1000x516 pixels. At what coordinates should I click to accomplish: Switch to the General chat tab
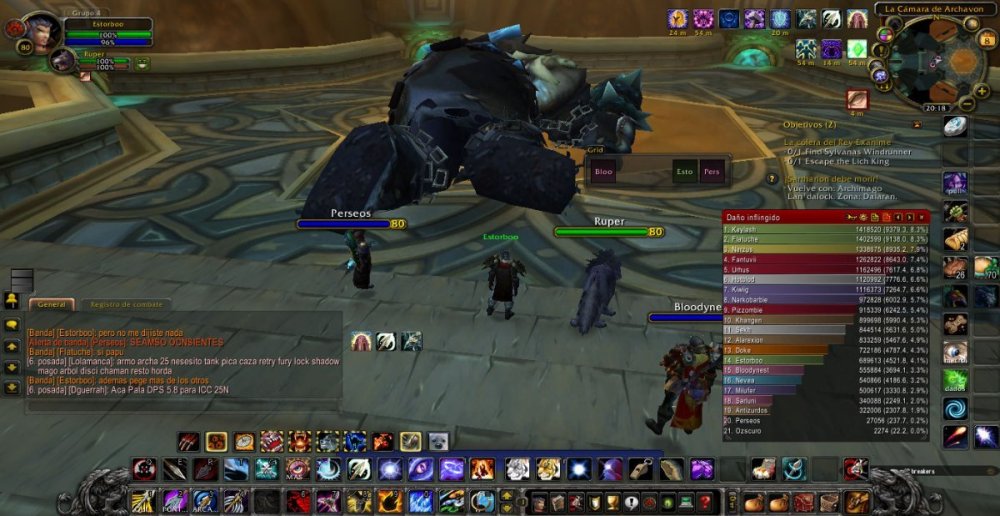point(50,304)
